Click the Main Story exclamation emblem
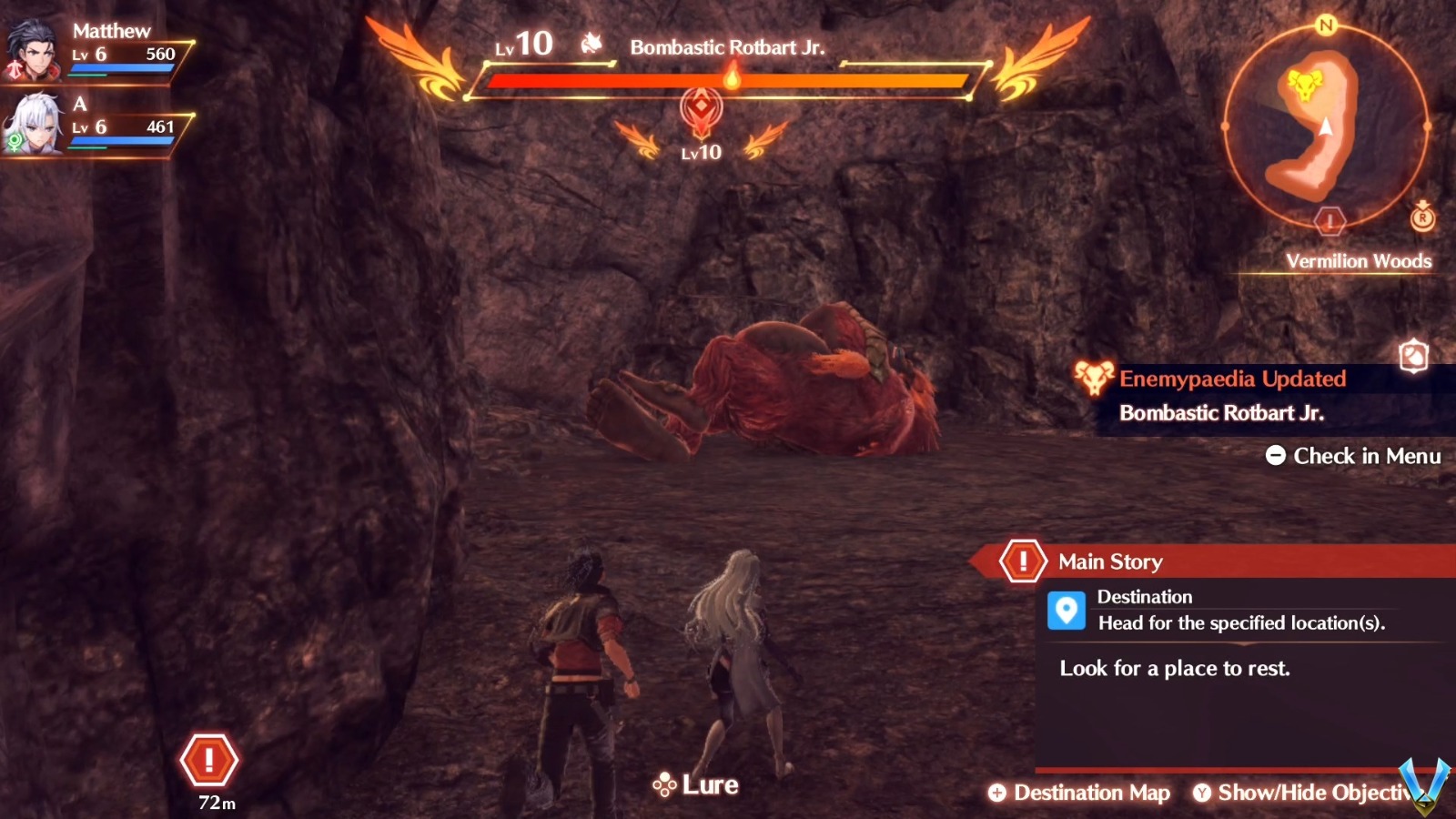 1025,561
